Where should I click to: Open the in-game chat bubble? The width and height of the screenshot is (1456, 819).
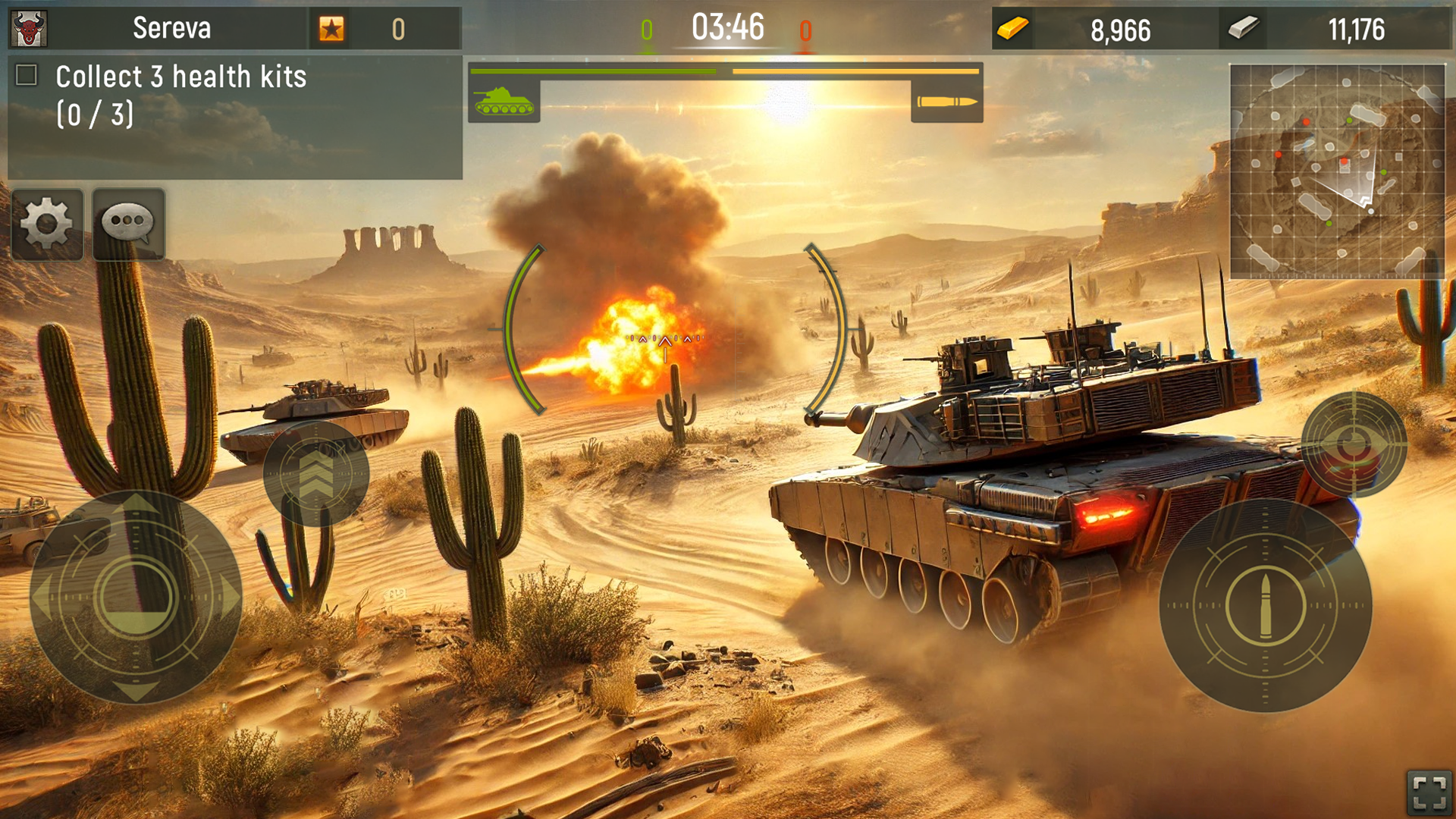pos(129,224)
